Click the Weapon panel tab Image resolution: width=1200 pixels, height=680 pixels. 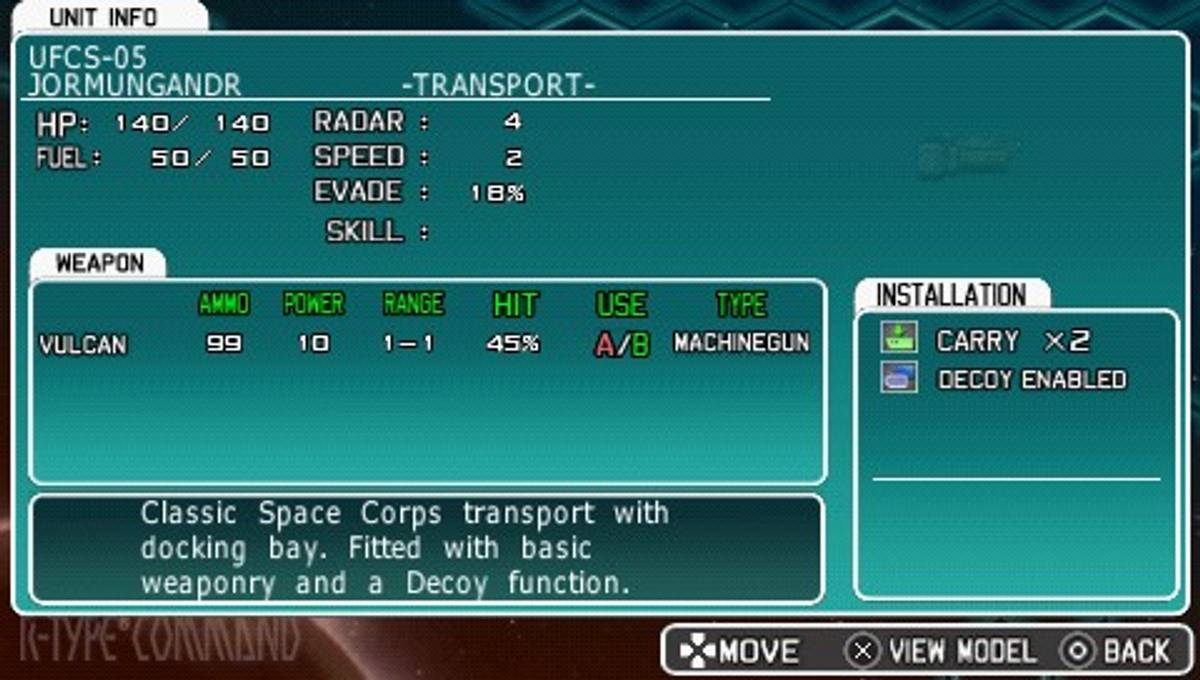click(x=98, y=264)
